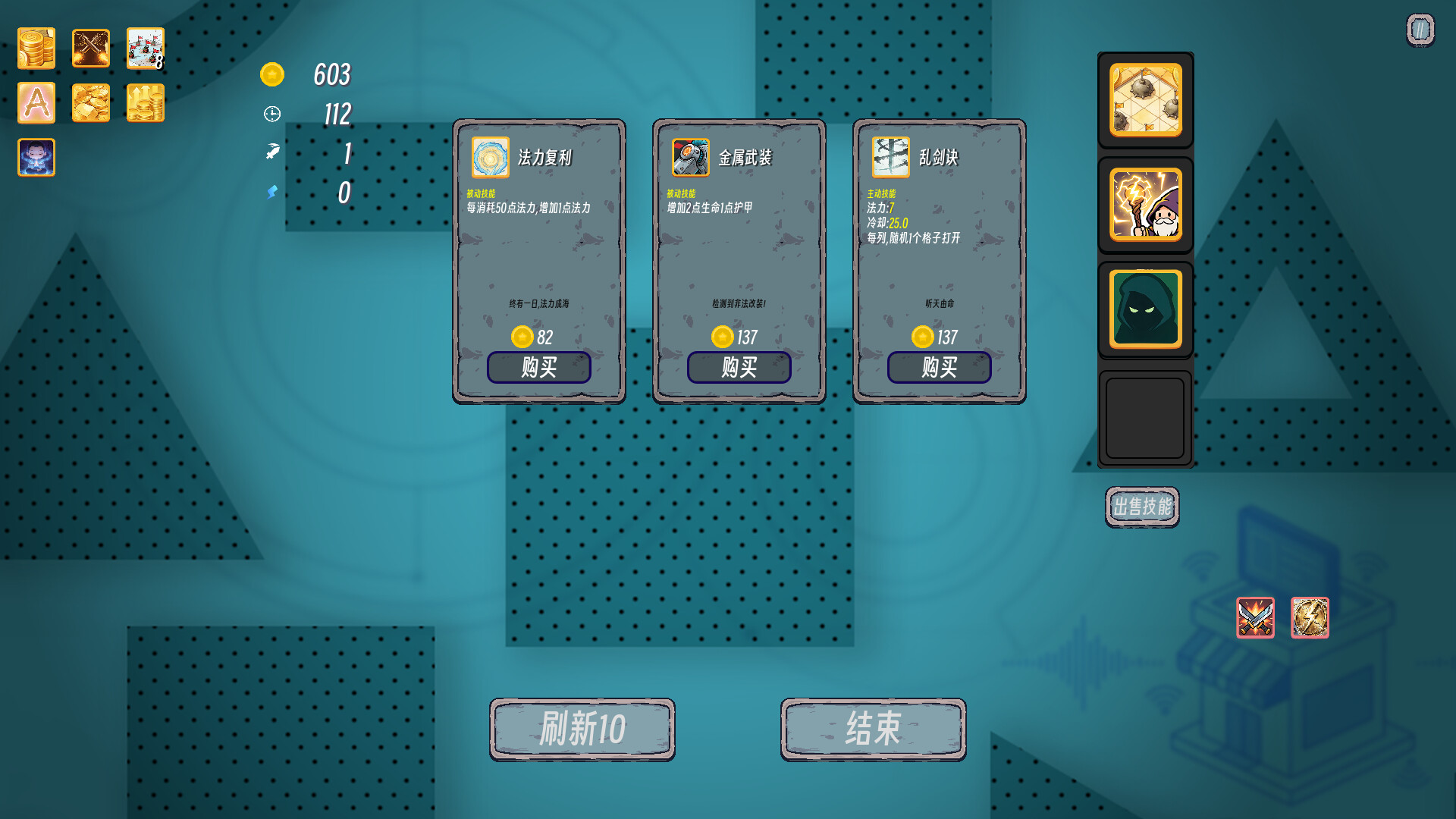Viewport: 1456px width, 819px height.
Task: Open the battle map buff showing 8
Action: (x=145, y=48)
